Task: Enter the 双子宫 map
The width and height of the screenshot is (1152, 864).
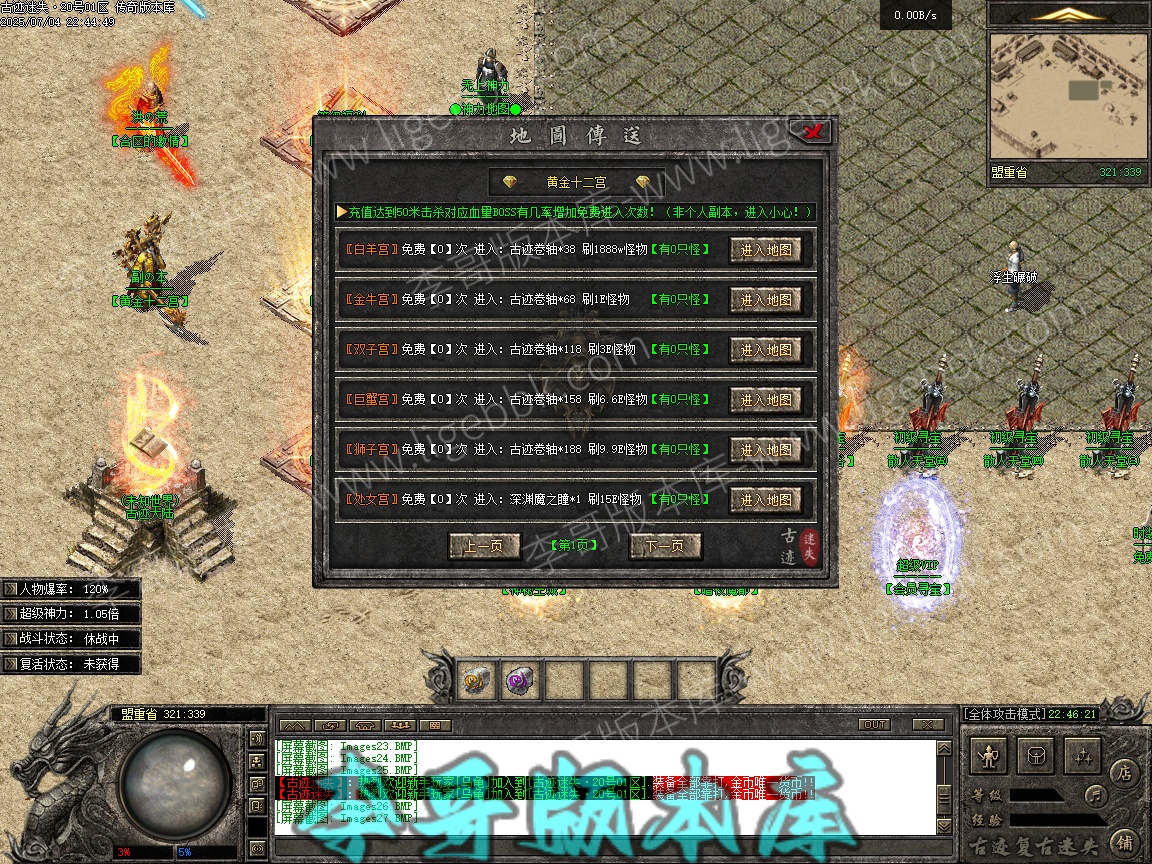Action: click(765, 350)
